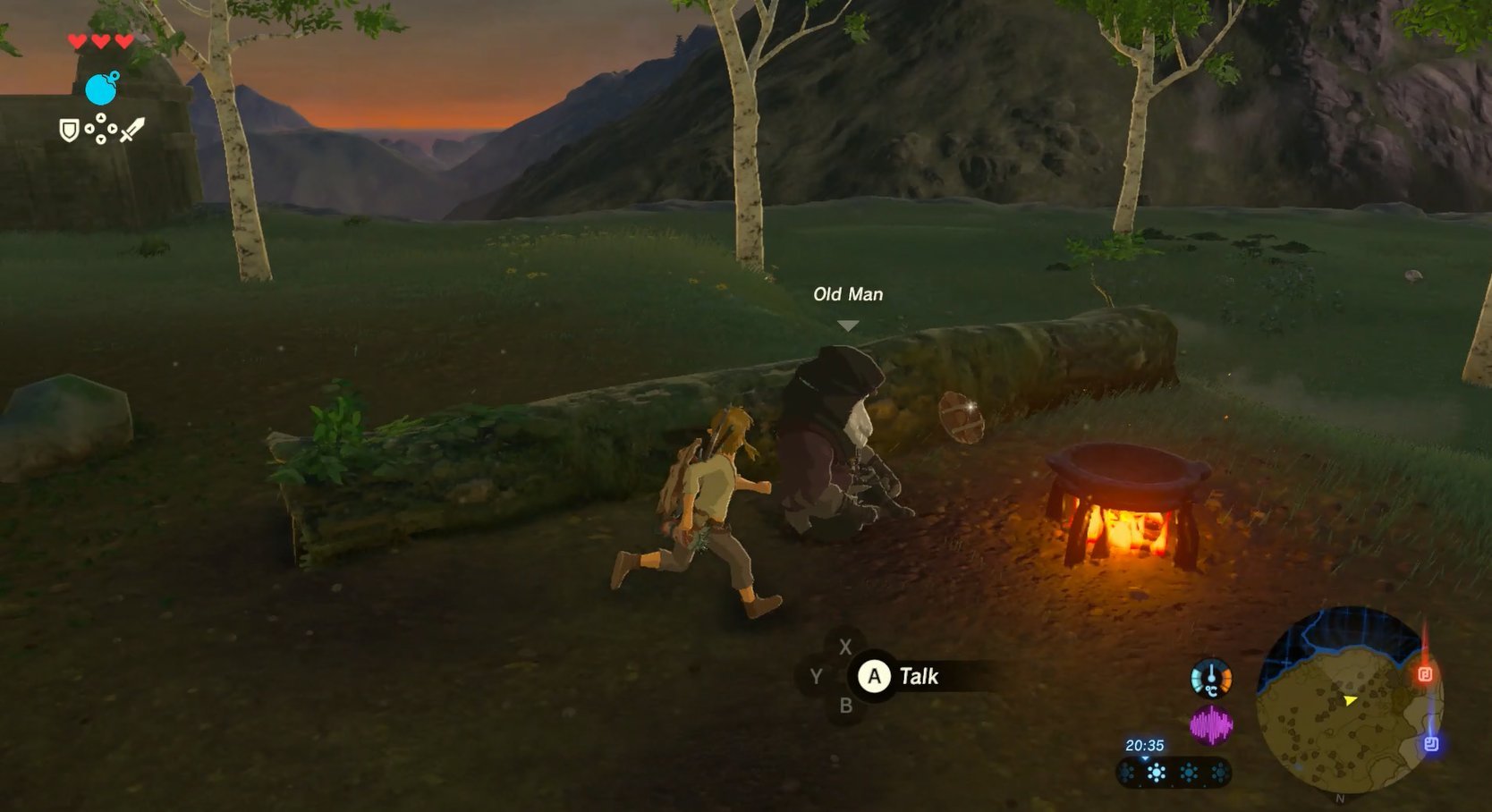Click the yellow player arrow on the minimap

click(1350, 701)
